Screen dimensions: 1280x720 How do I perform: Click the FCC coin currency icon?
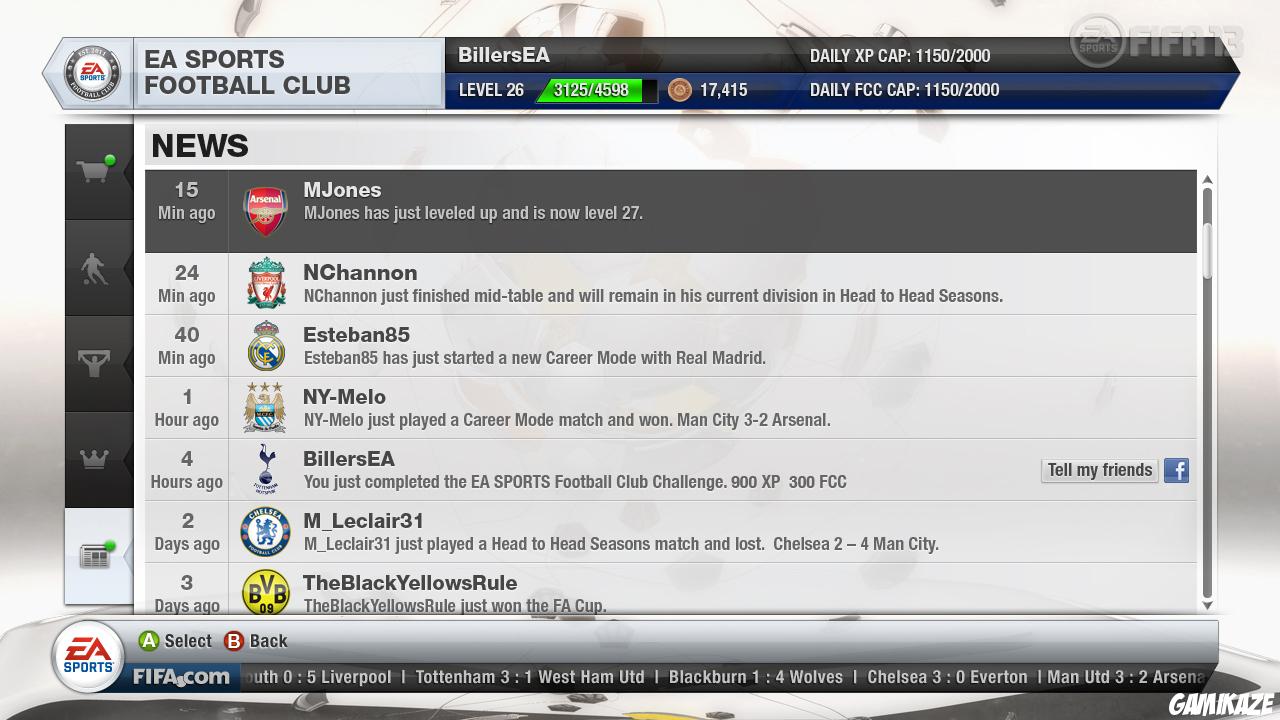pos(681,90)
